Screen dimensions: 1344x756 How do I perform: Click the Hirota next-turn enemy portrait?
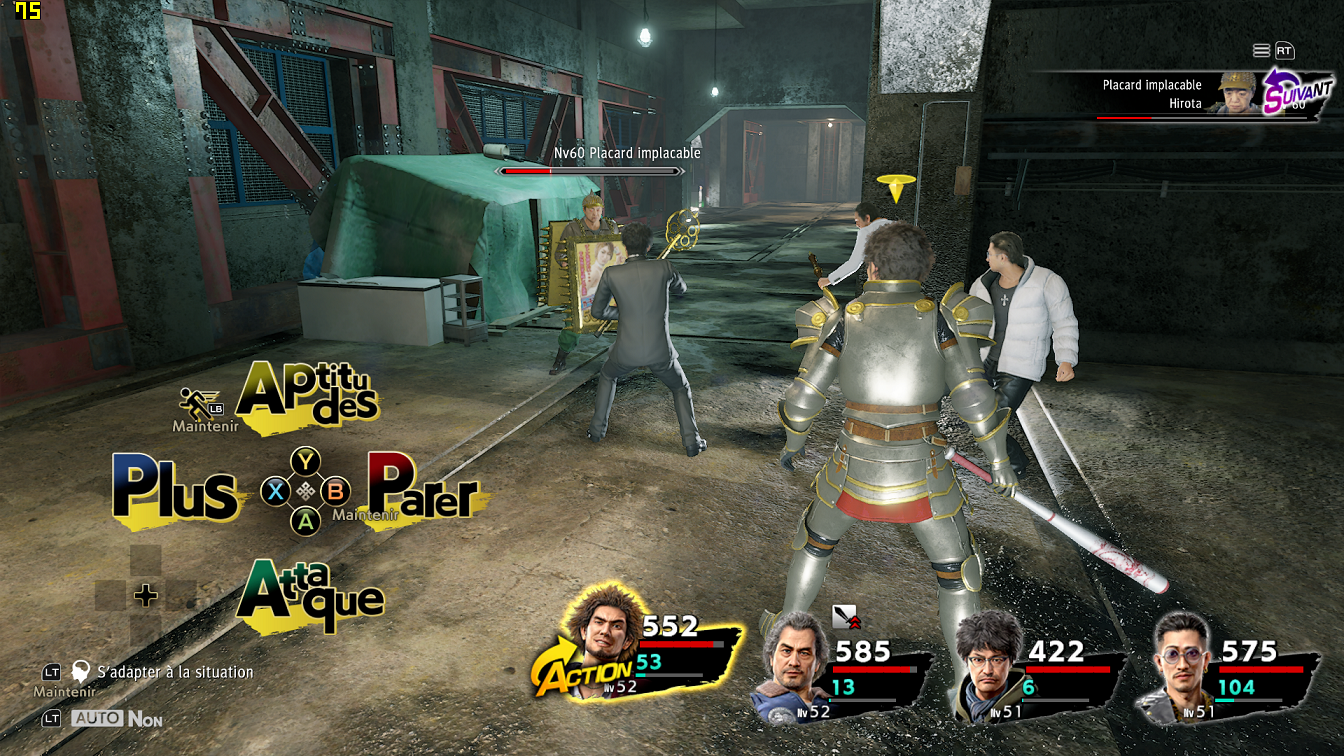[x=1238, y=93]
